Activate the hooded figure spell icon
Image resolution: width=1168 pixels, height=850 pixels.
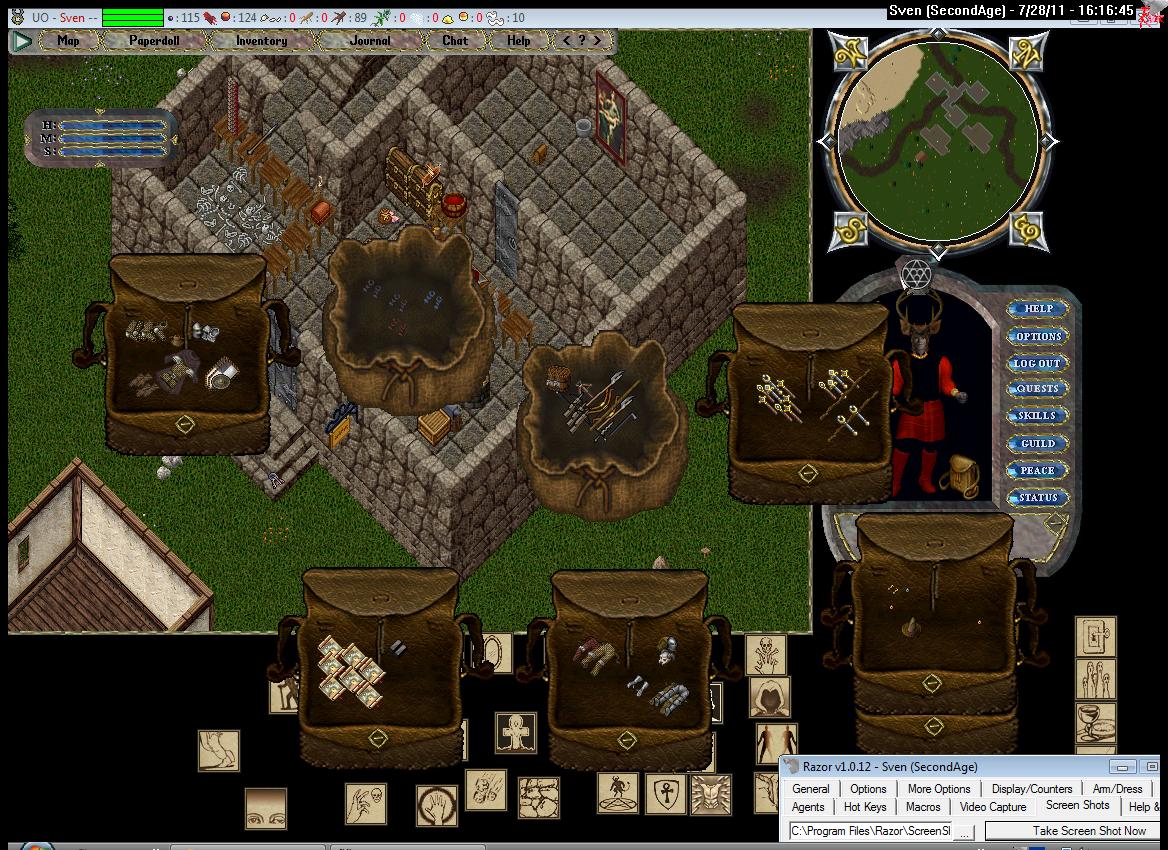point(769,697)
